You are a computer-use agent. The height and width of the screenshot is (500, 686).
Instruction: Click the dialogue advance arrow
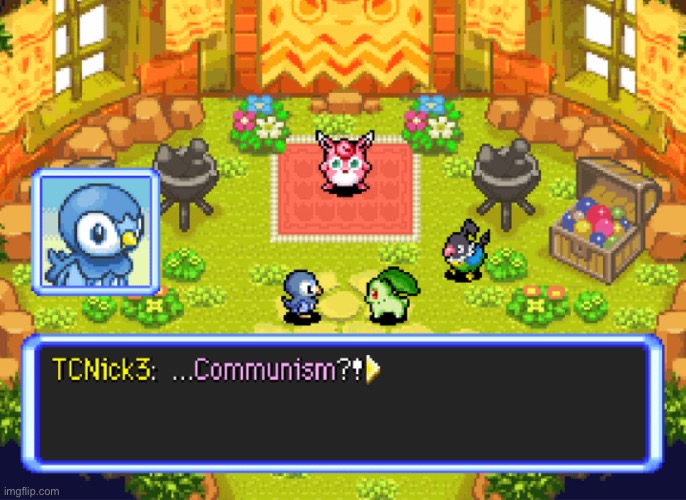[375, 370]
